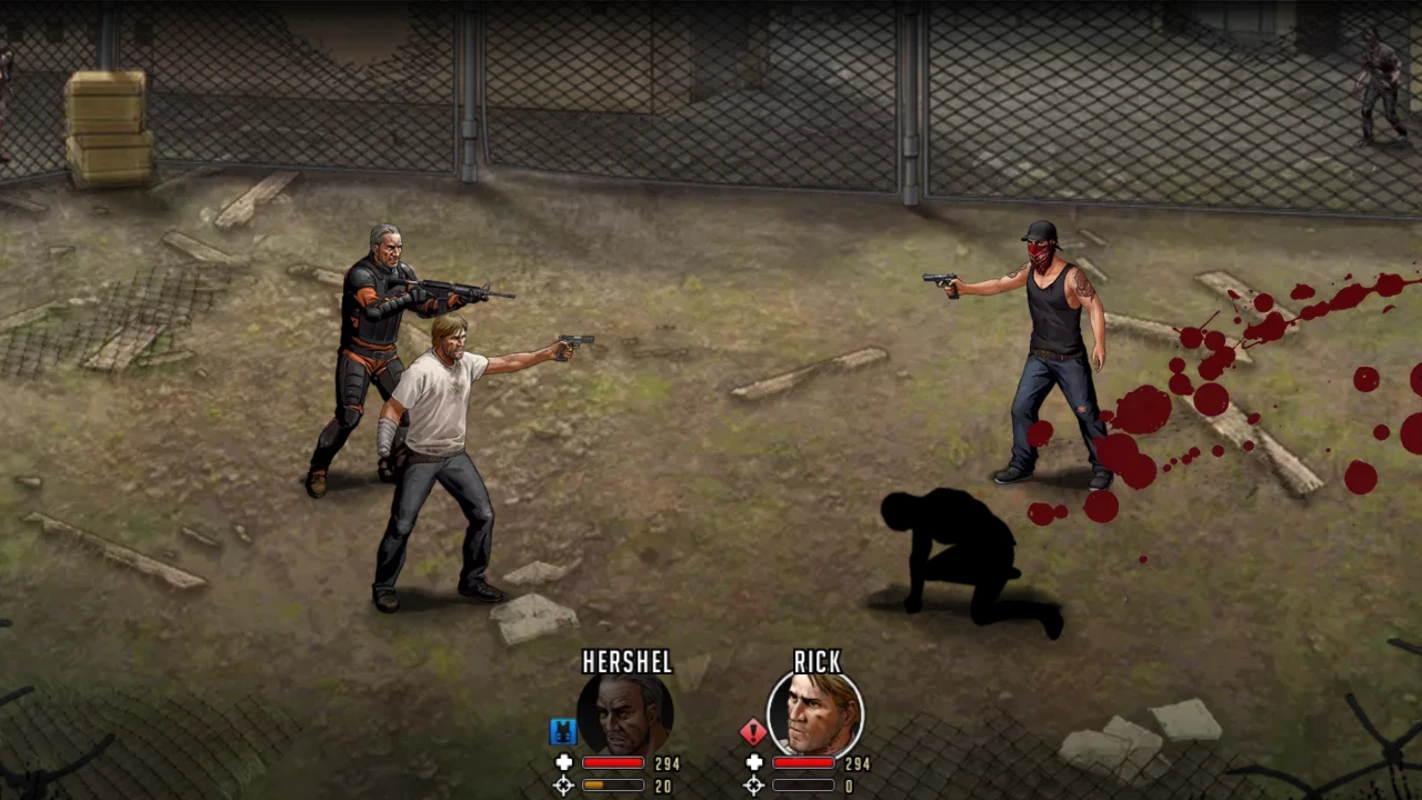
Task: Click the HERSHEL name label
Action: [629, 660]
